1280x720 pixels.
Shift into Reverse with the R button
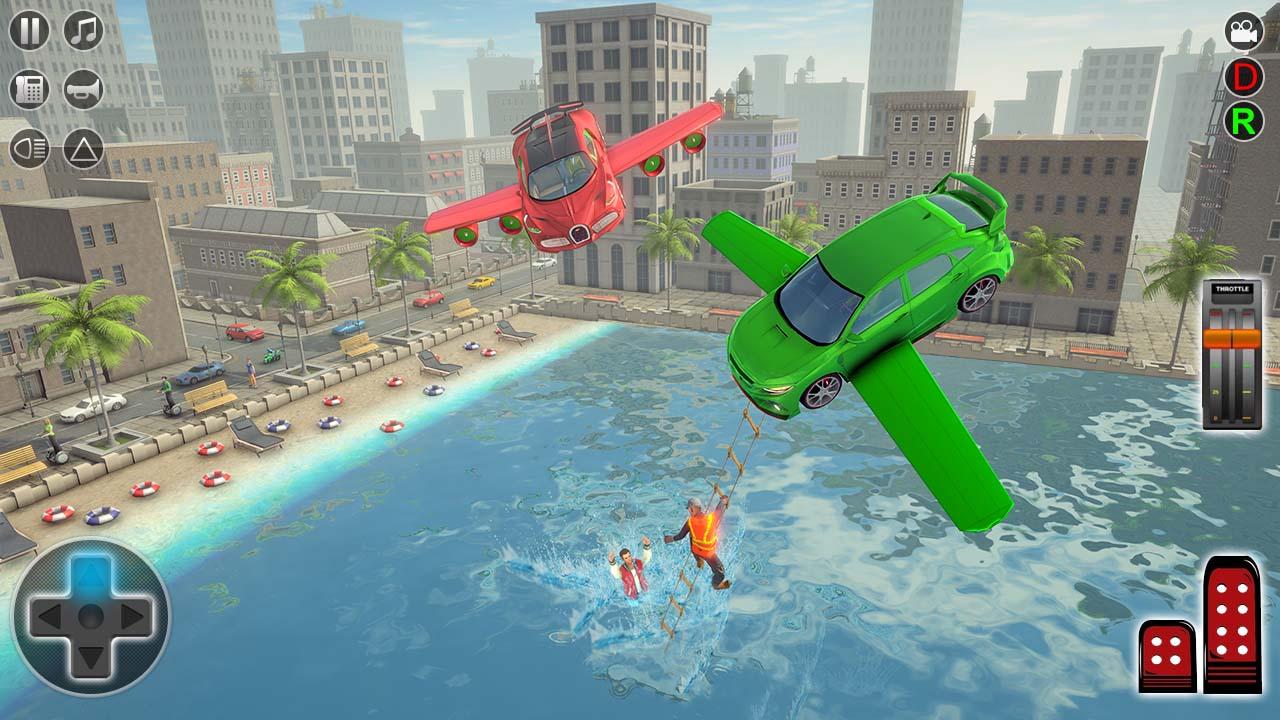pos(1243,122)
